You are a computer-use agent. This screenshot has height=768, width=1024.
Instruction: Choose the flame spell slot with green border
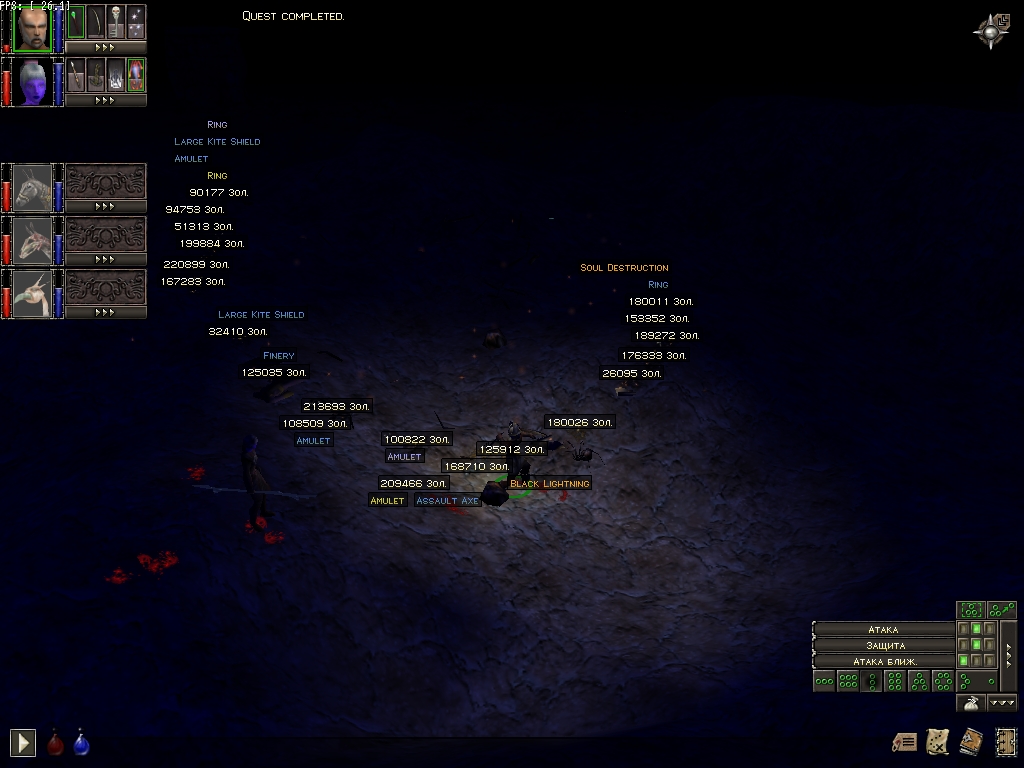136,75
